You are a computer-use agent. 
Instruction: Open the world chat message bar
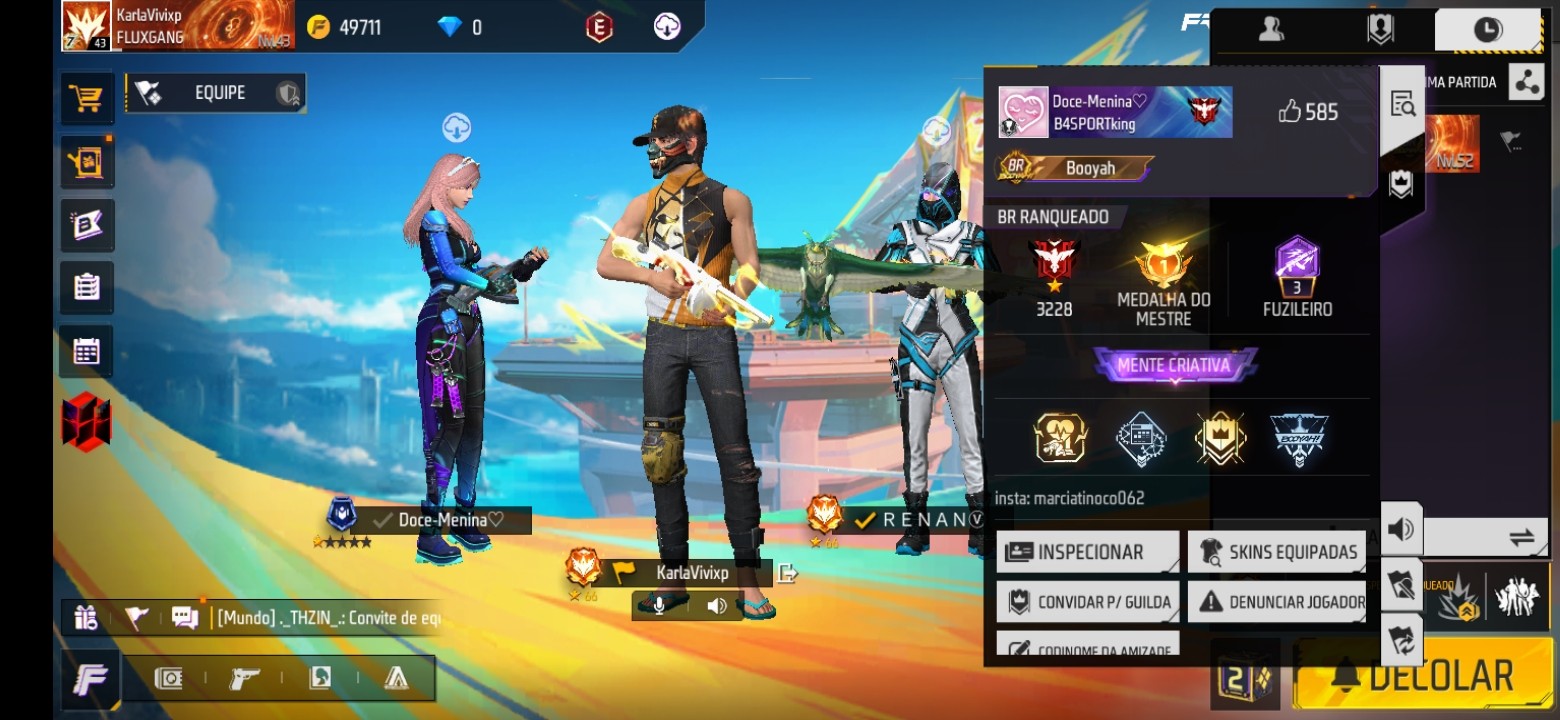(x=328, y=618)
